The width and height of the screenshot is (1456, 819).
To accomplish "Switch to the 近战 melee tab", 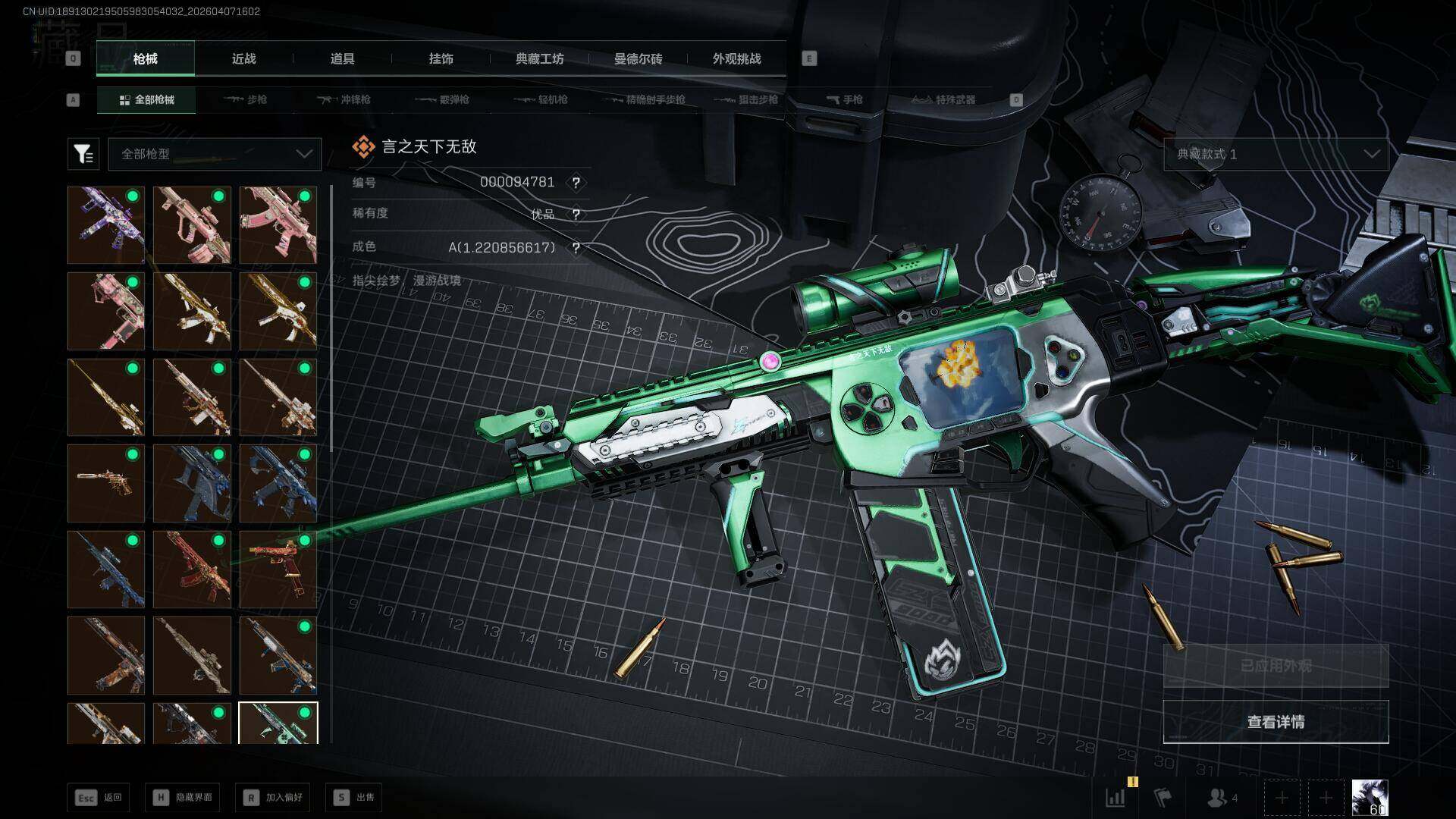I will coord(243,59).
